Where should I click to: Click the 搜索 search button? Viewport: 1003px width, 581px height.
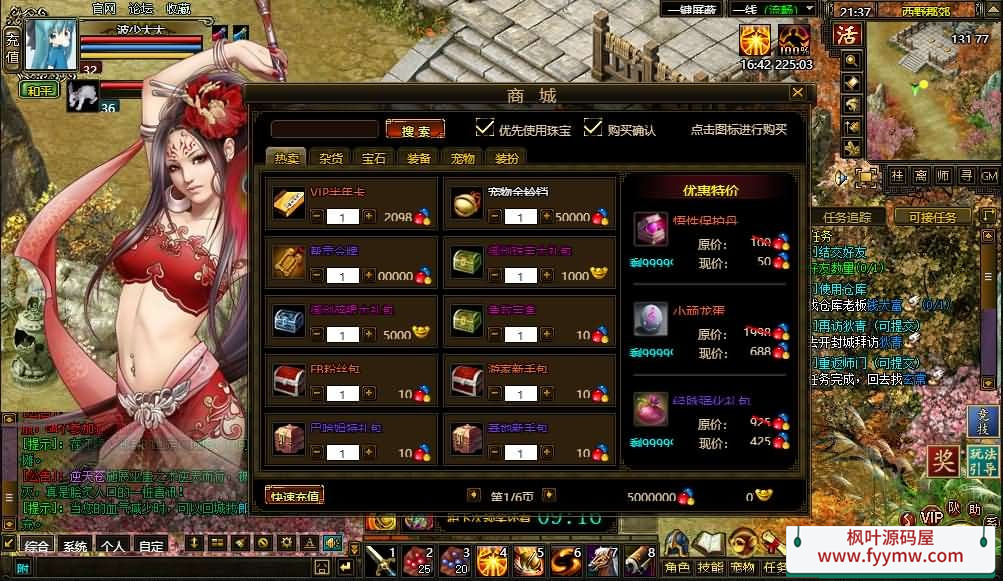[415, 130]
